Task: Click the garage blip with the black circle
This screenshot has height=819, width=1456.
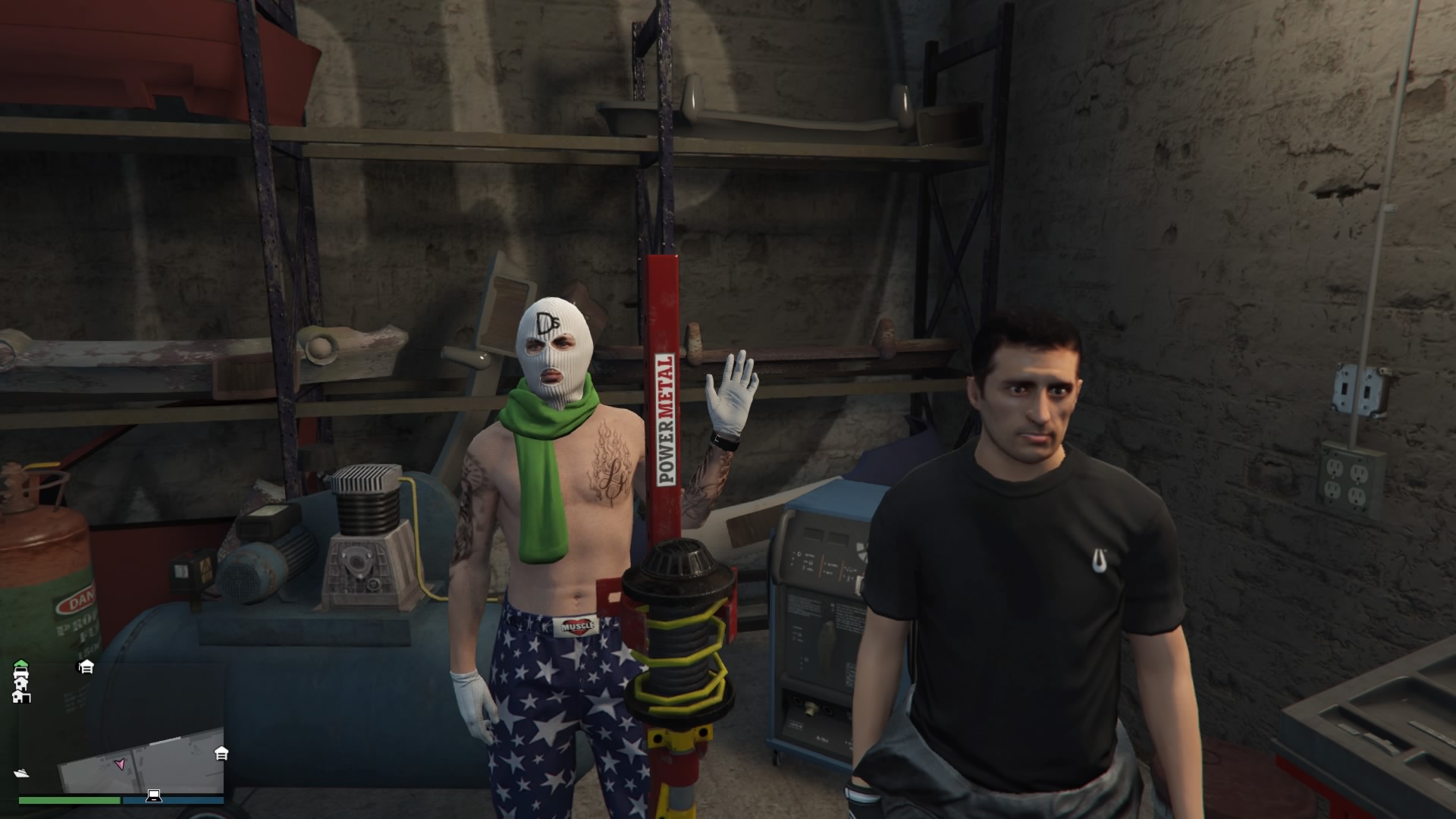Action: pyautogui.click(x=86, y=667)
